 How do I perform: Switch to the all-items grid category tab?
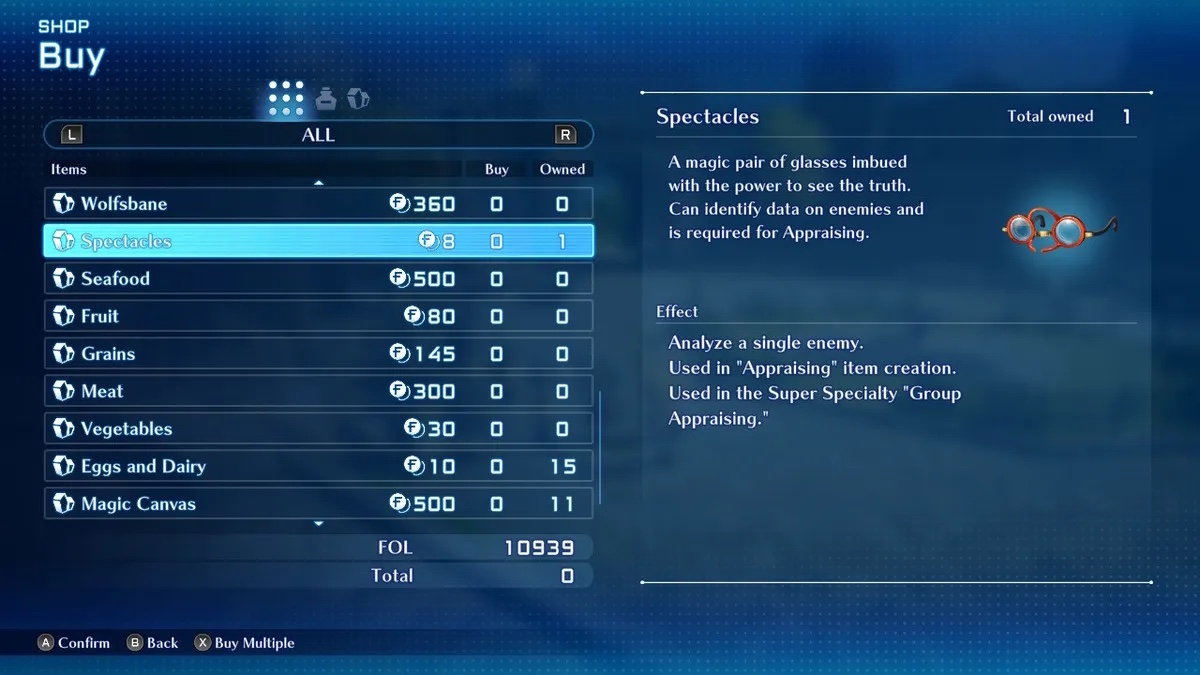[x=286, y=98]
